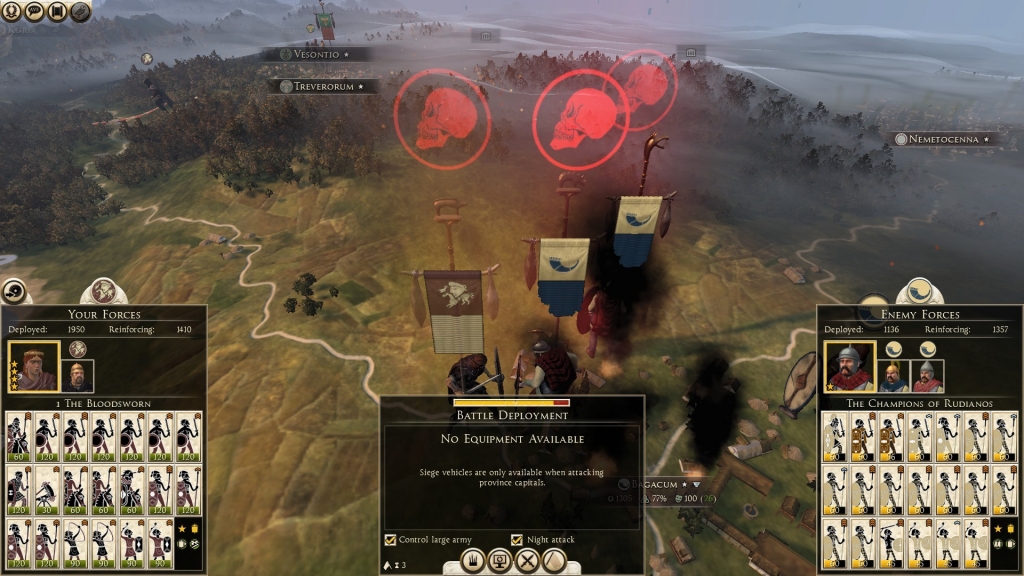Click your faction emblem above Your Forces
Viewport: 1024px width, 576px height.
pyautogui.click(x=103, y=292)
